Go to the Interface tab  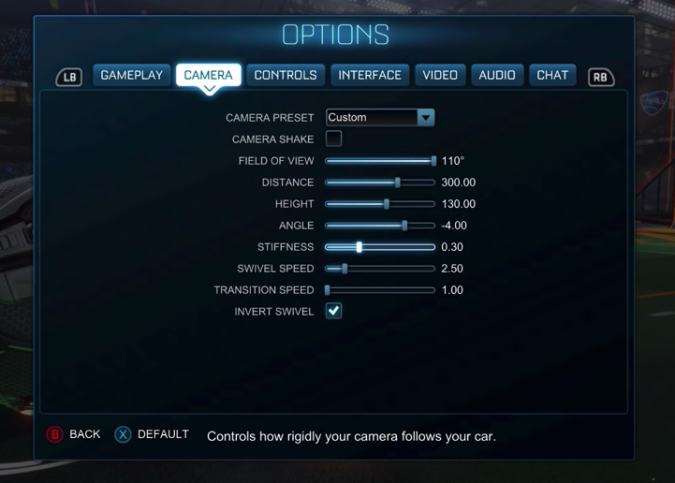tap(369, 75)
